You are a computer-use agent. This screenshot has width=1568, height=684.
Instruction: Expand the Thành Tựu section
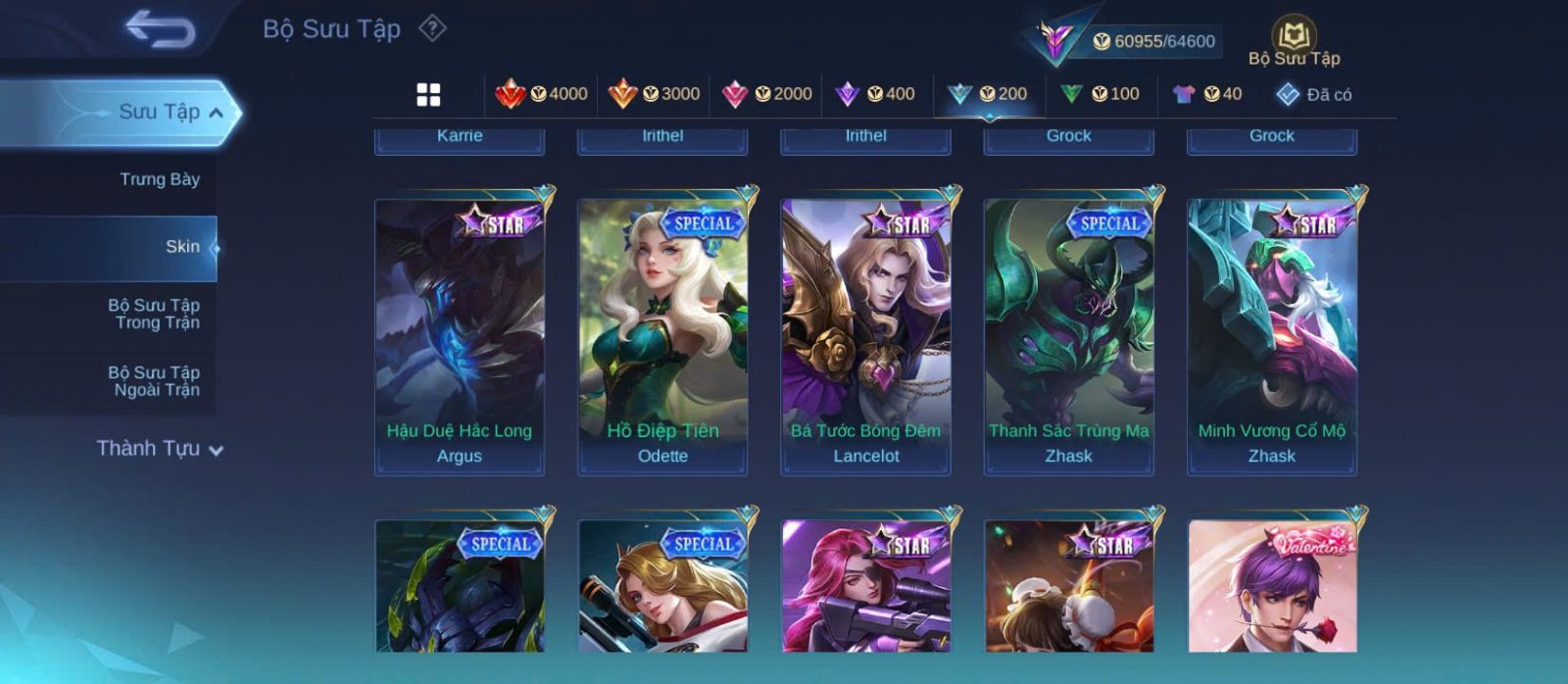click(x=160, y=449)
